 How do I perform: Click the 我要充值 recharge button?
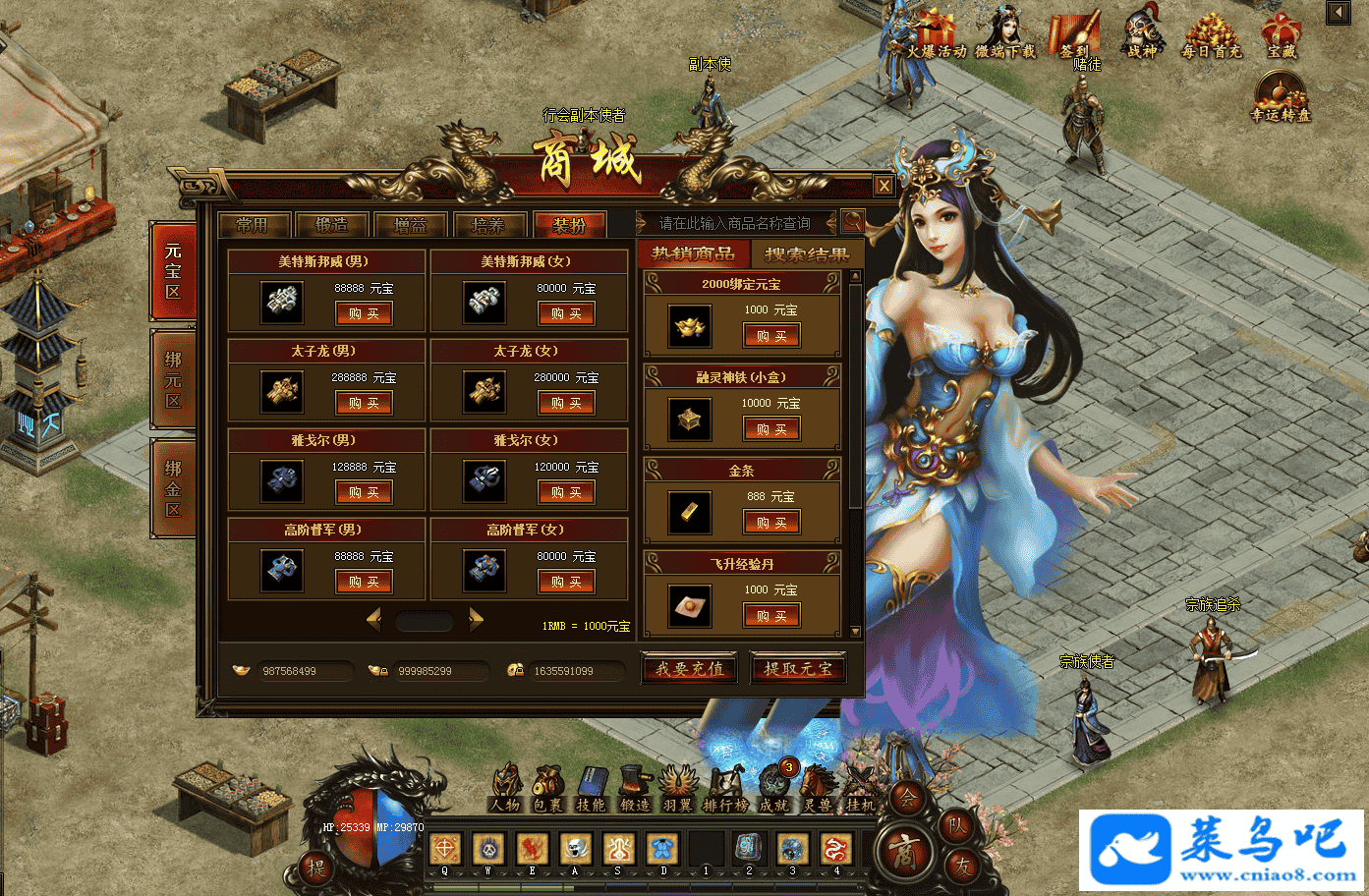coord(690,669)
